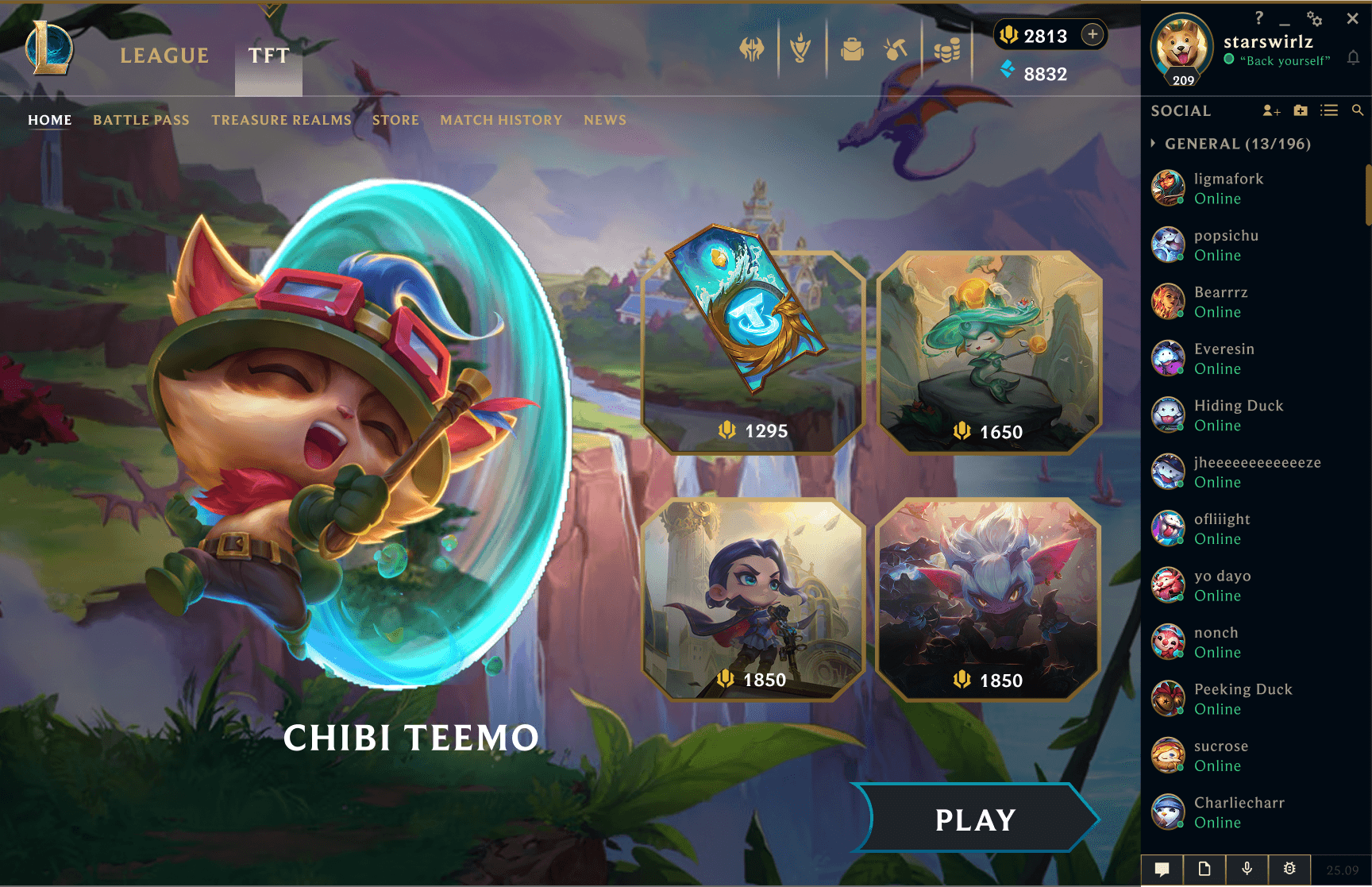View Match History

pos(501,120)
